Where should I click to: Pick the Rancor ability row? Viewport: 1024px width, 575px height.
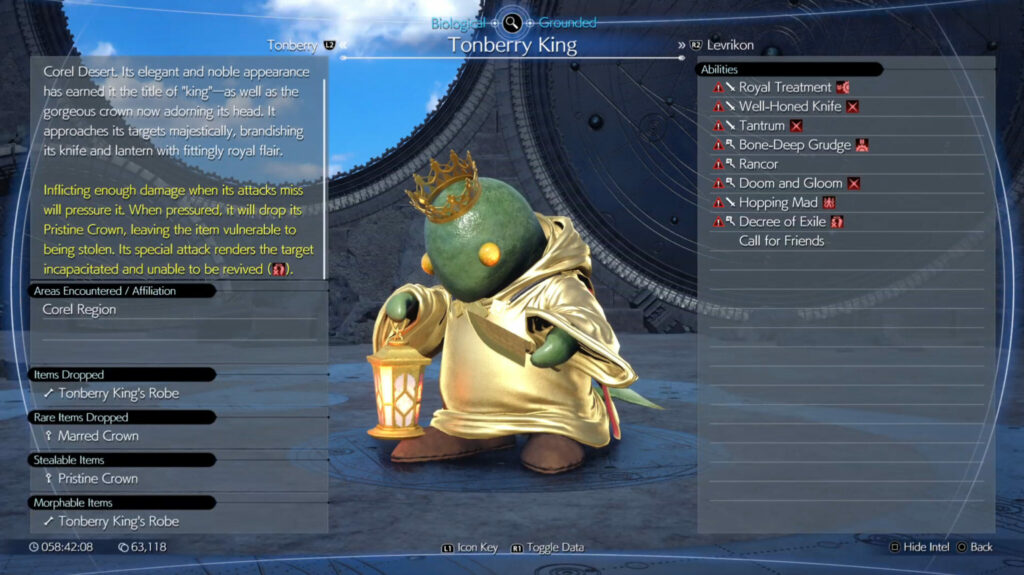[758, 164]
